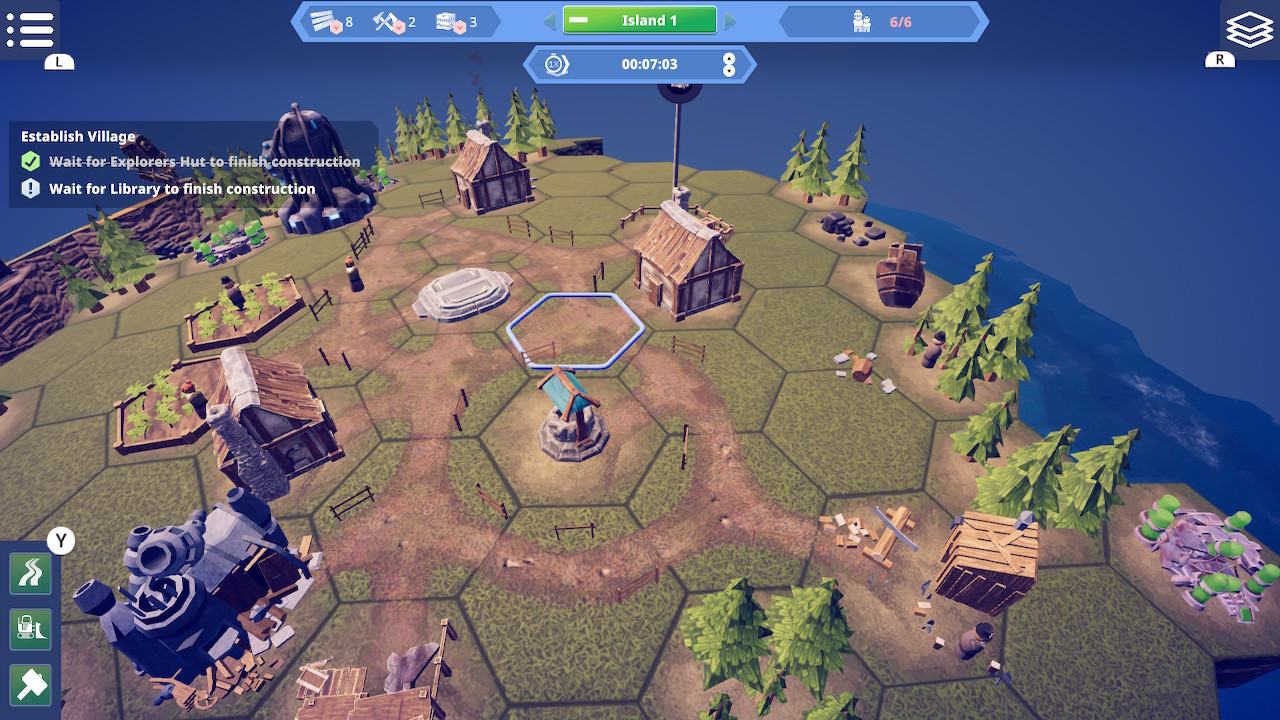Select the Island 1 button

click(x=640, y=21)
